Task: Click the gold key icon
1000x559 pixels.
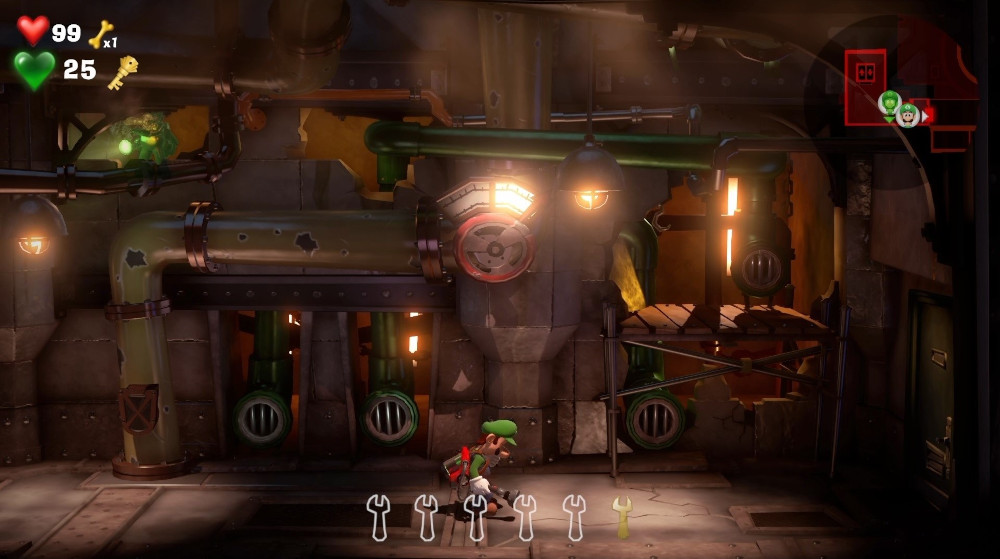Action: [123, 71]
